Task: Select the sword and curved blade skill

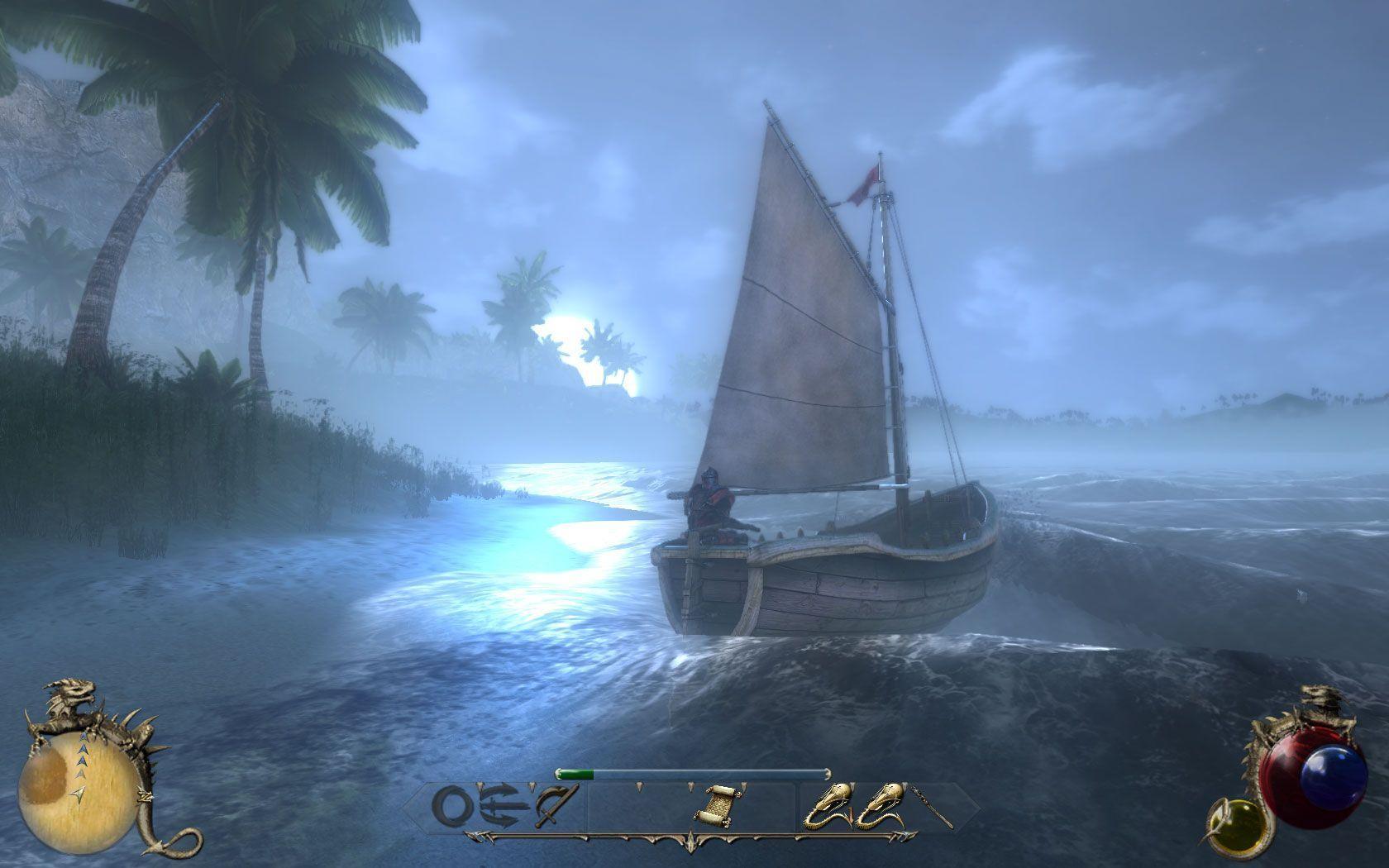Action: (551, 807)
